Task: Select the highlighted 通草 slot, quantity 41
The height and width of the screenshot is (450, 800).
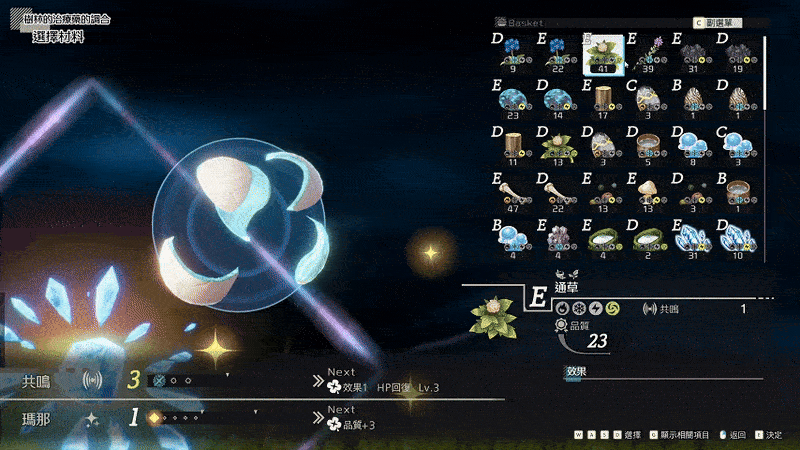Action: coord(603,54)
